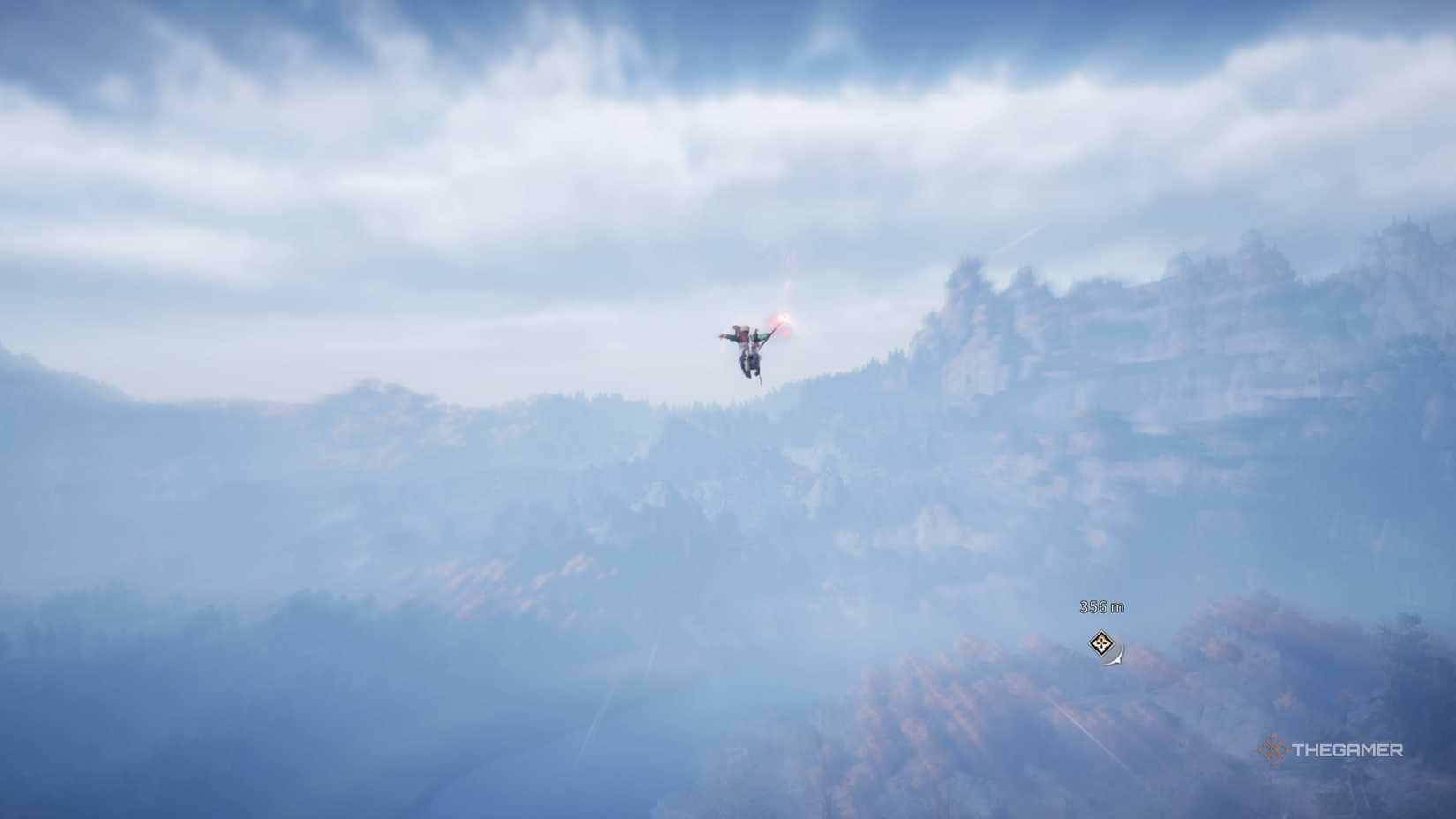1456x819 pixels.
Task: Collapse the waypoint distance readout
Action: point(1103,606)
